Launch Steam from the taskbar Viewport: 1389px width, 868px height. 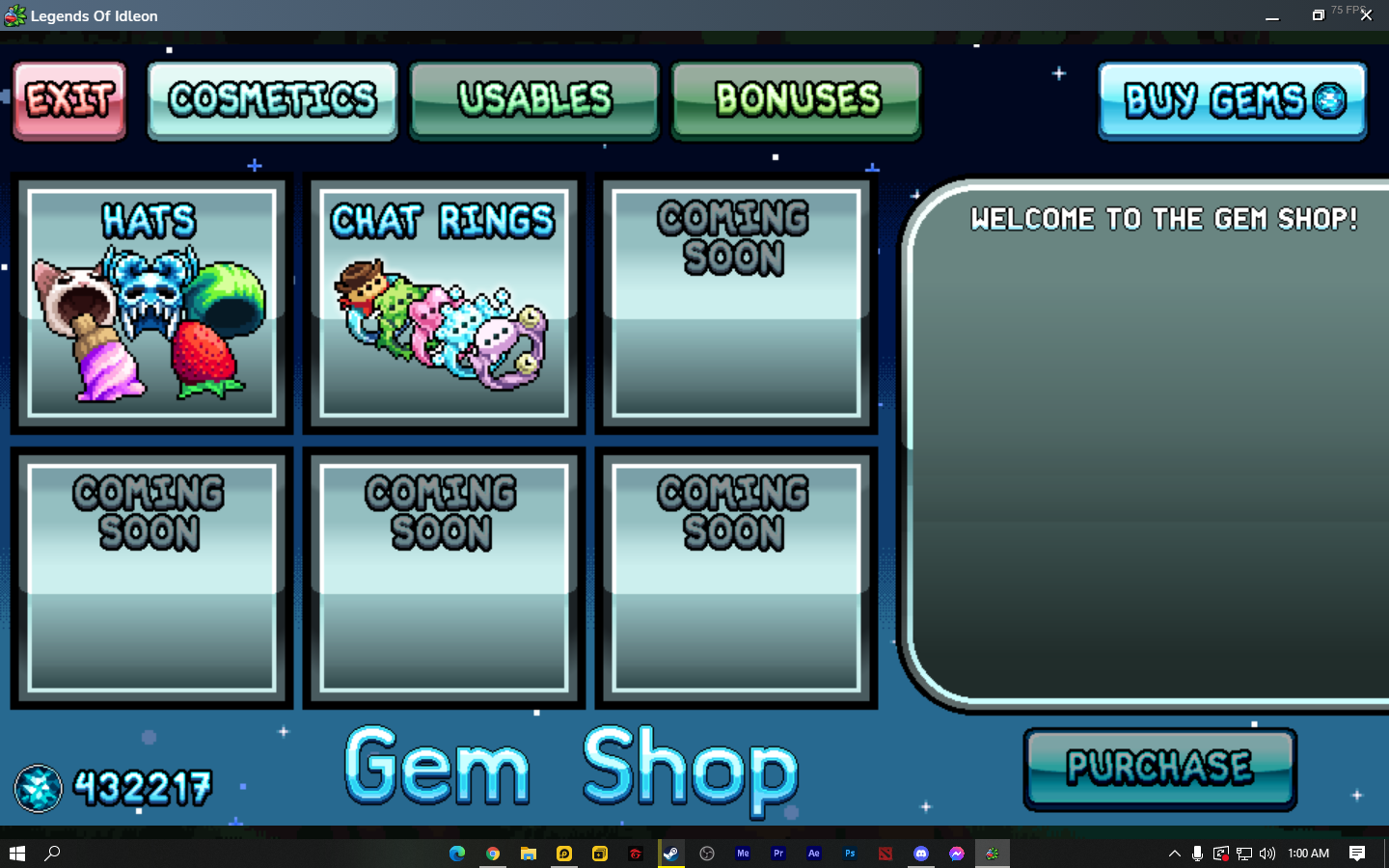[669, 854]
